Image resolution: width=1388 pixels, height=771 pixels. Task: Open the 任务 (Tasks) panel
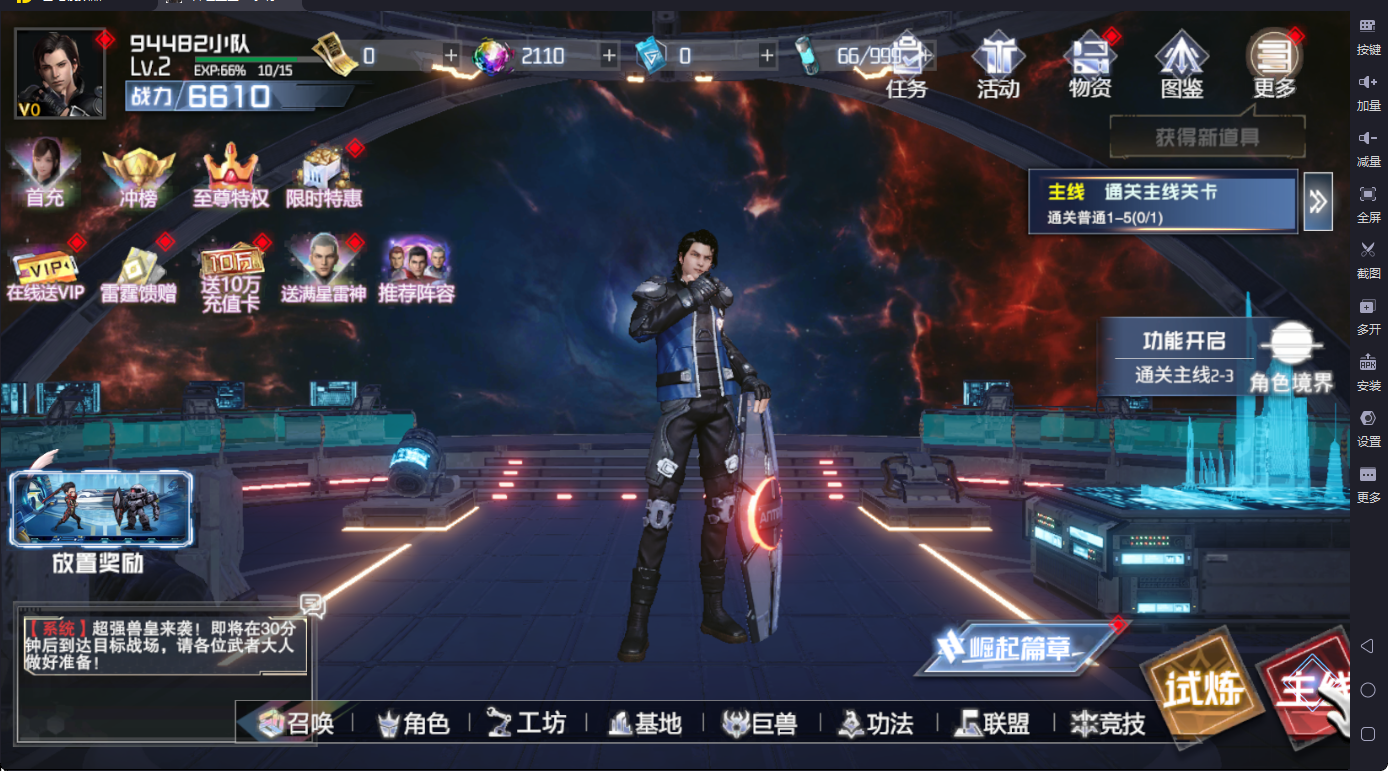tap(908, 63)
